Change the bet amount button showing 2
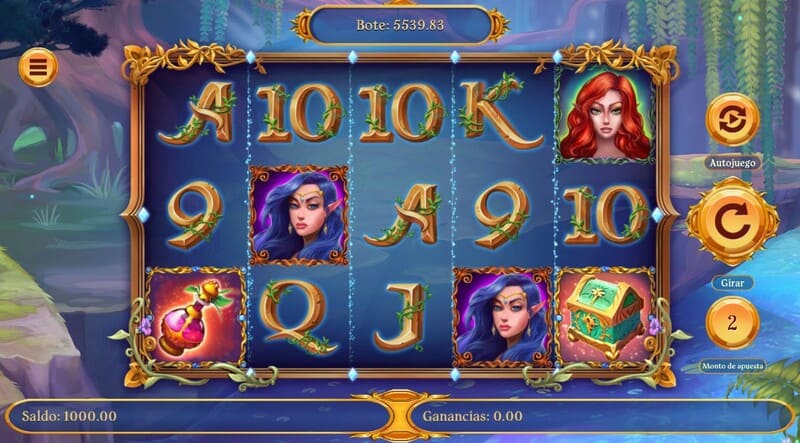The image size is (800, 443). coord(731,324)
